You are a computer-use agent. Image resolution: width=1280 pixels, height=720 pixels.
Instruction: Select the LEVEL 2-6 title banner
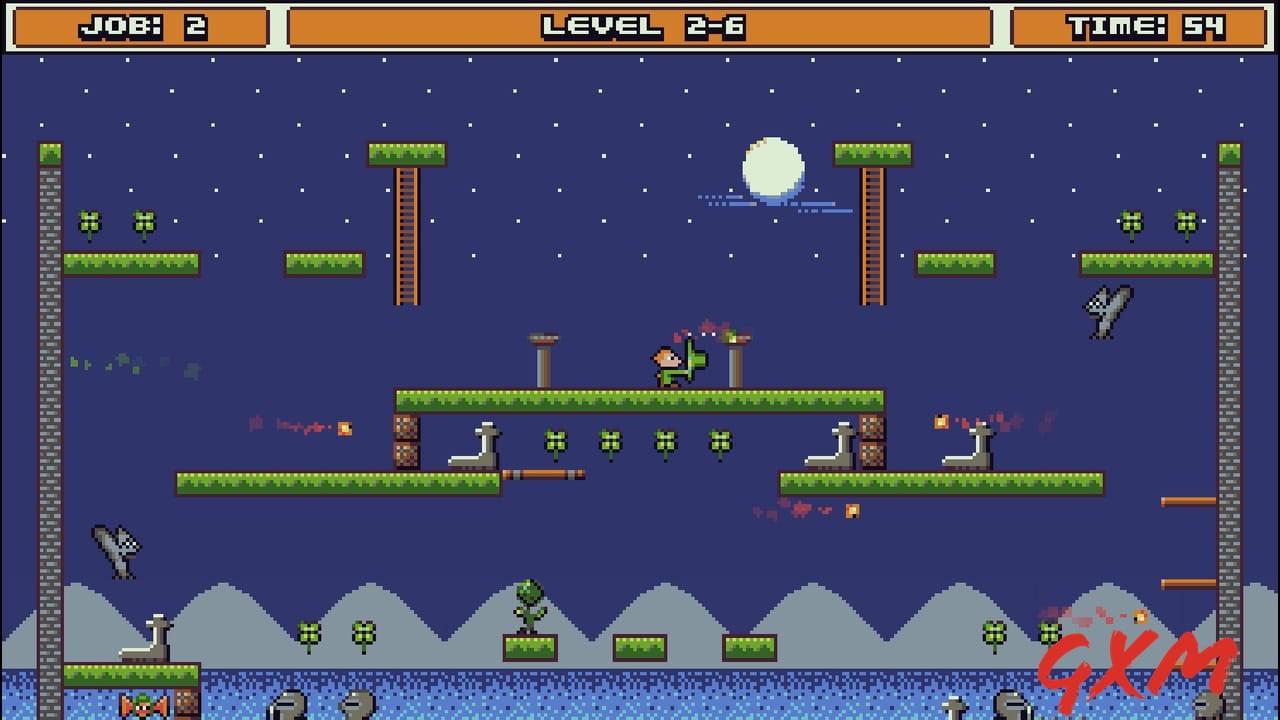coord(640,24)
